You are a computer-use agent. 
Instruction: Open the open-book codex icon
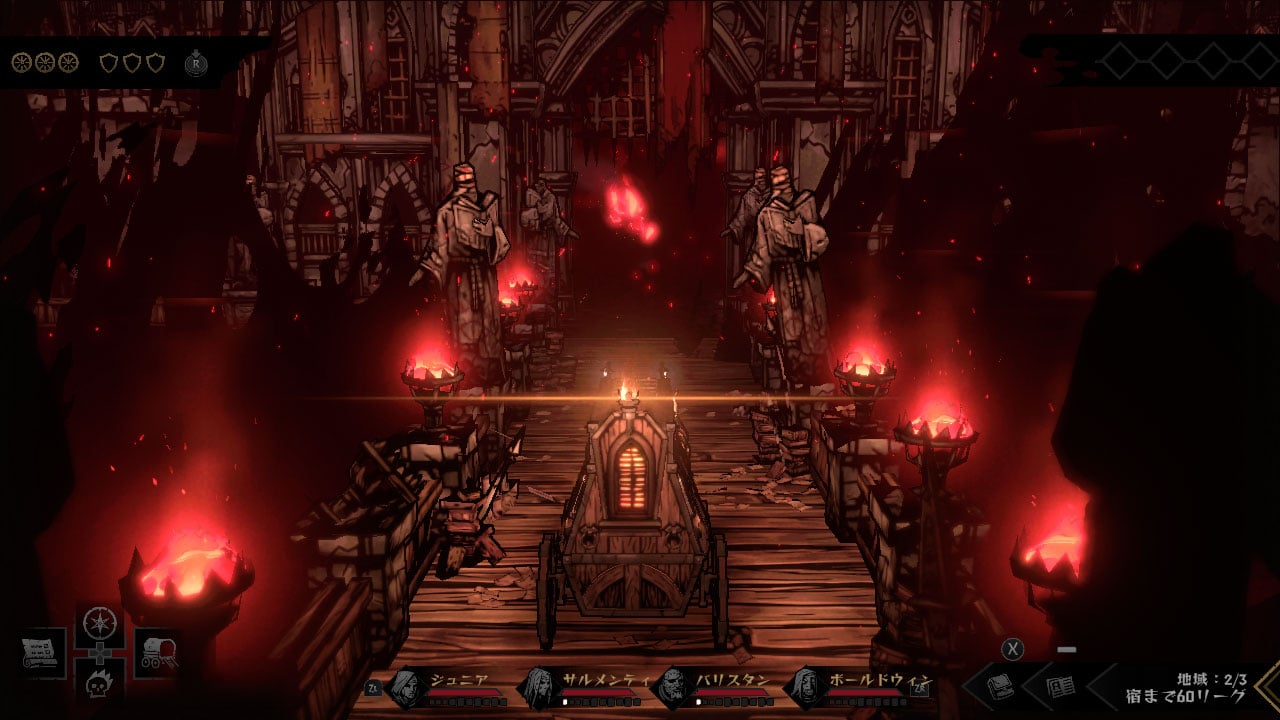pos(1060,688)
